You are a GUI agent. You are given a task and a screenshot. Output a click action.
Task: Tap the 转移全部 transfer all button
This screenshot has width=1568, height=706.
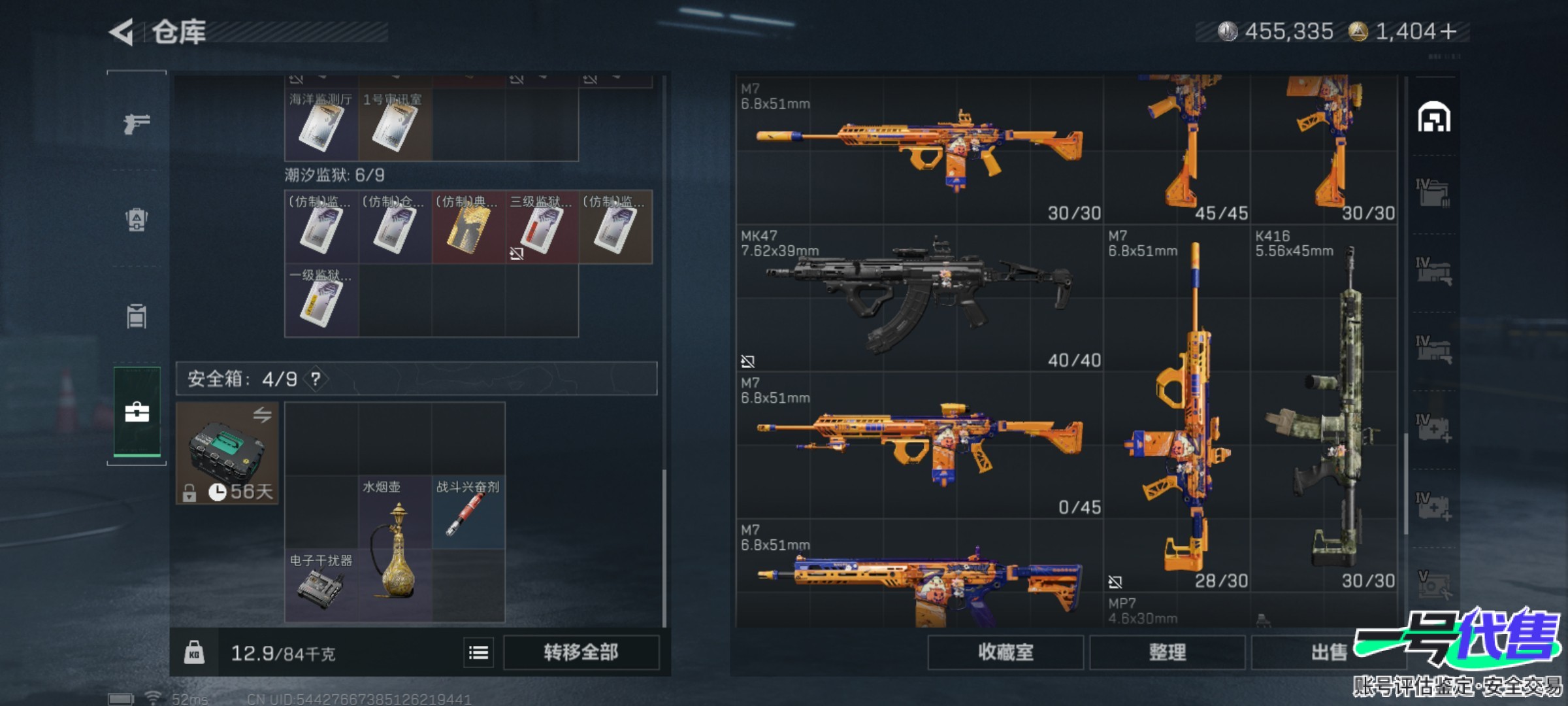581,652
